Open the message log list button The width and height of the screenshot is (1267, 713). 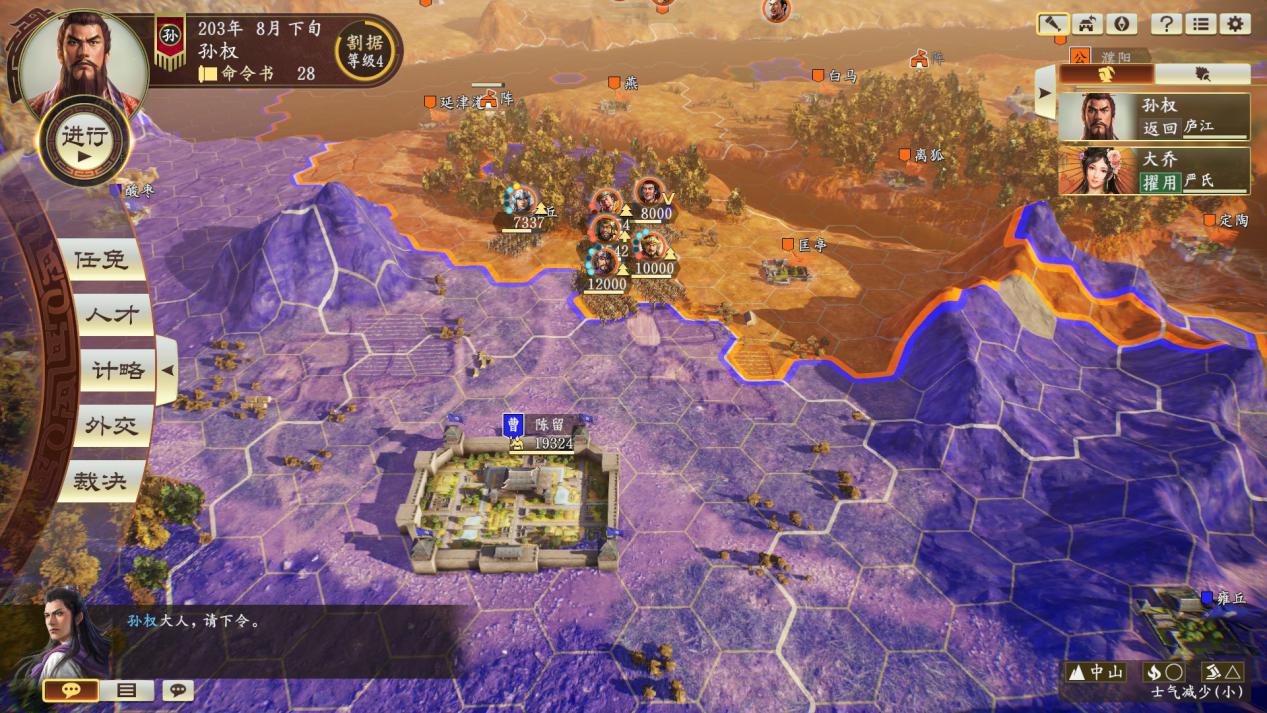click(126, 690)
